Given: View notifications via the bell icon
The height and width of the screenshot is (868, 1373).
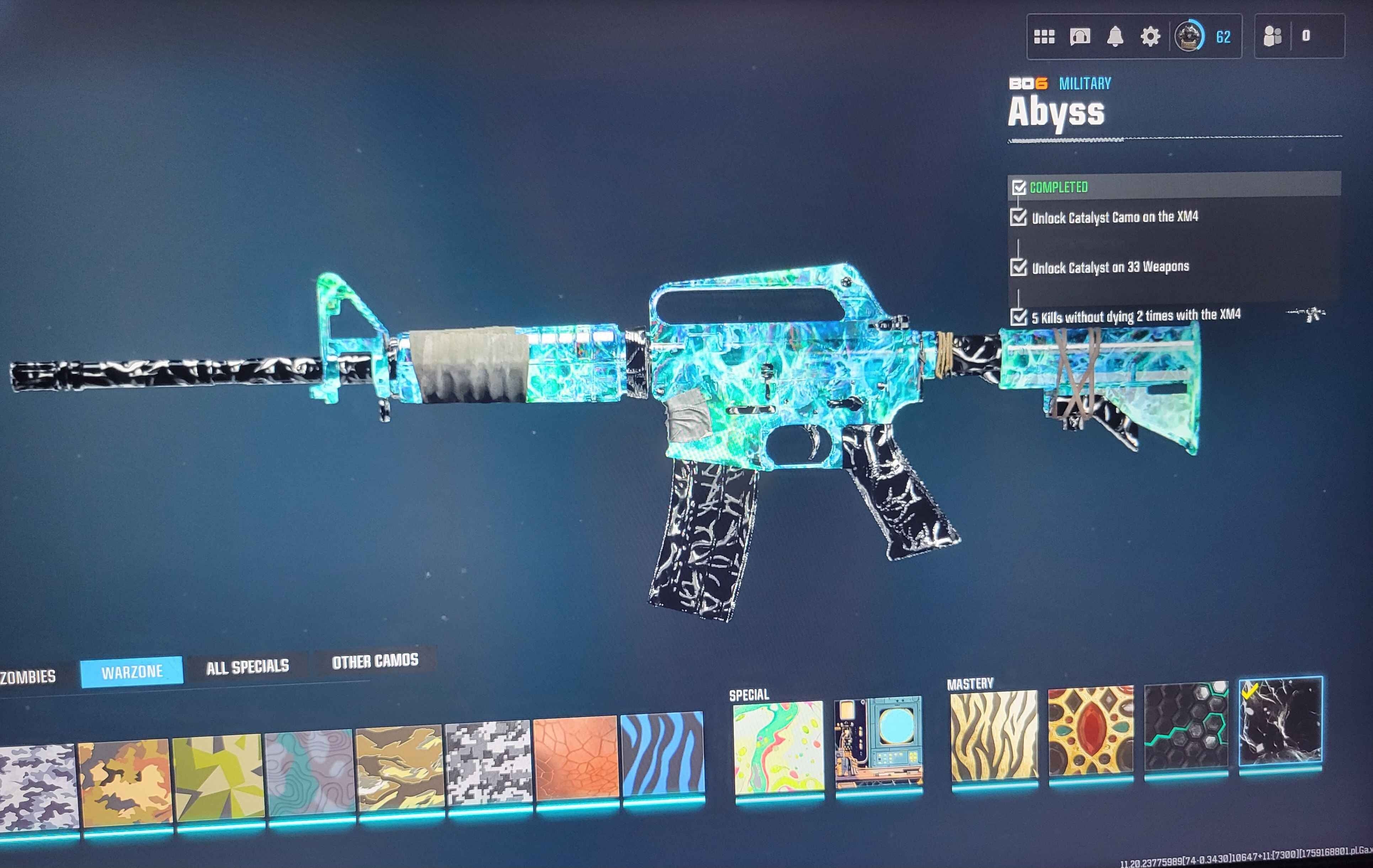Looking at the screenshot, I should [1116, 37].
